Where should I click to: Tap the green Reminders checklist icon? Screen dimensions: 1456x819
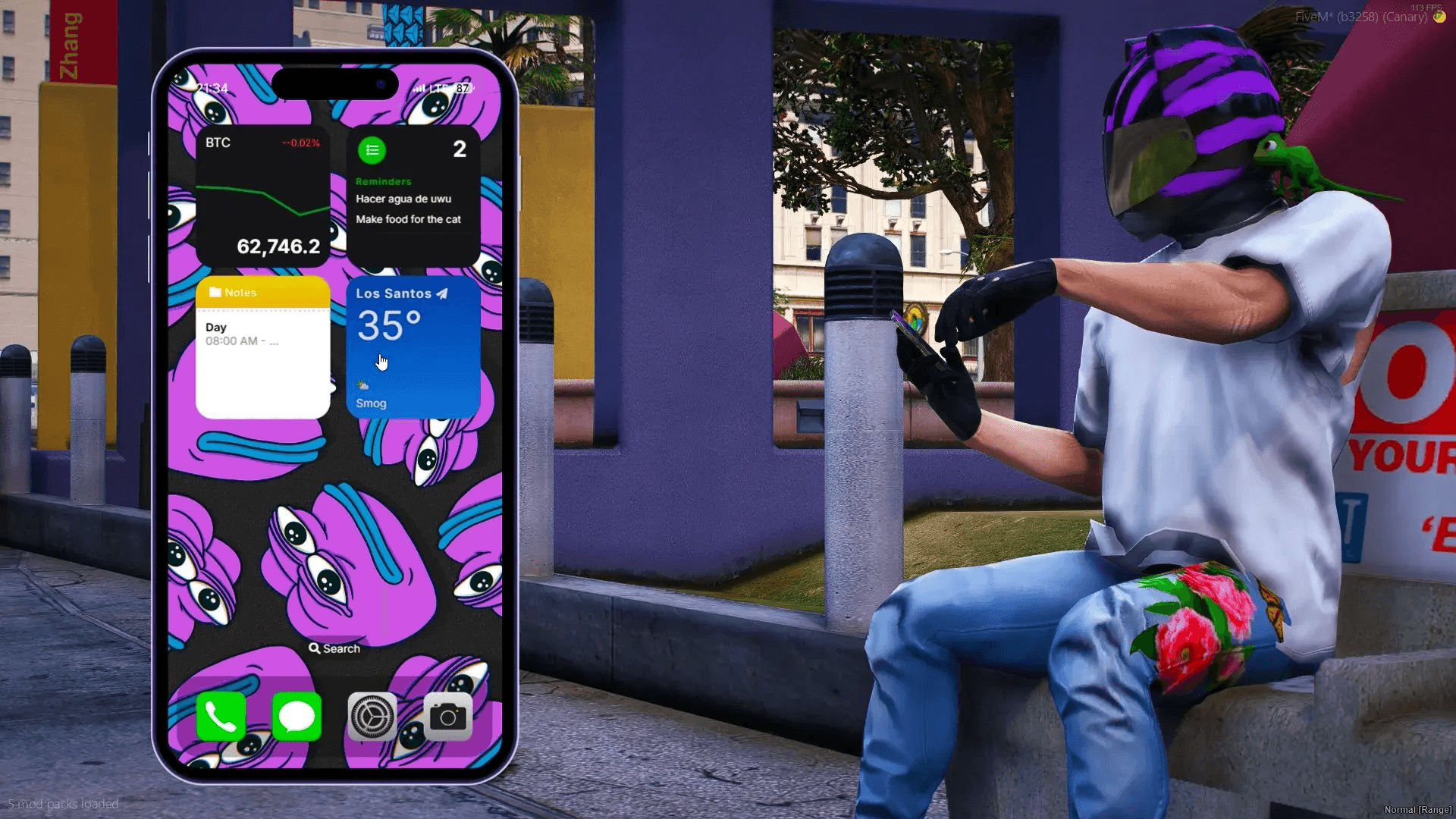point(371,149)
